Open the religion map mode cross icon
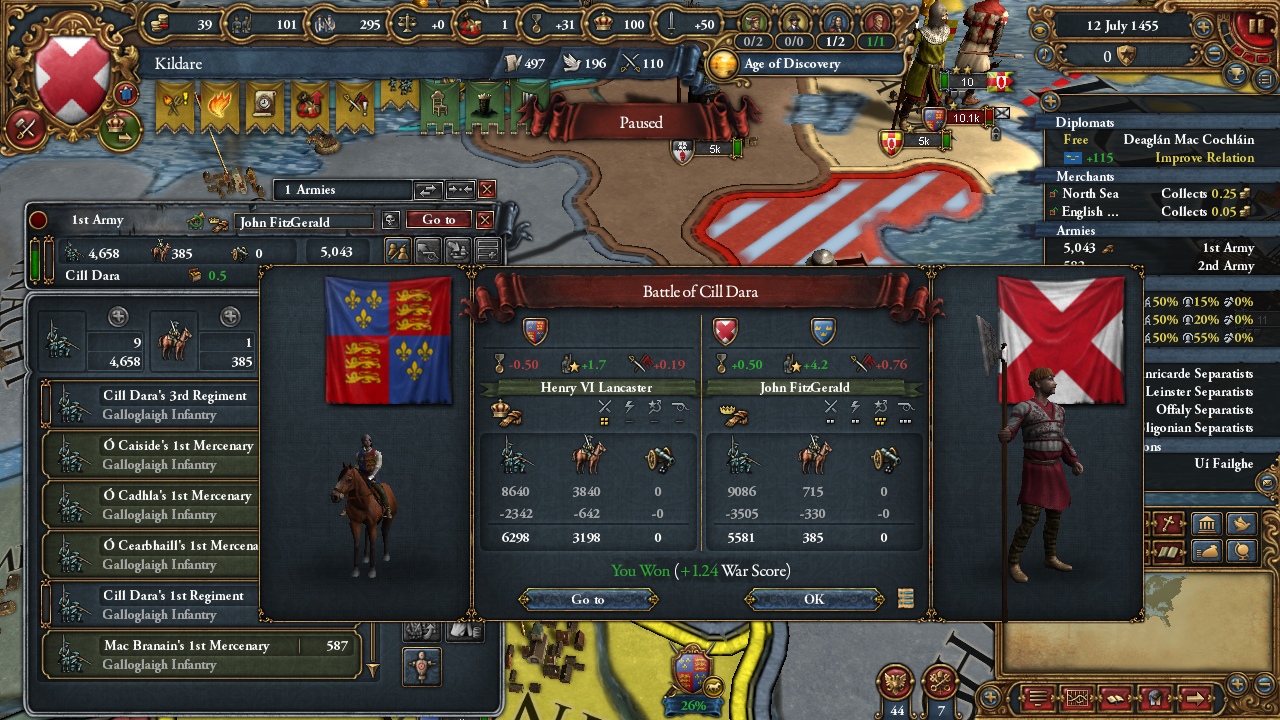The height and width of the screenshot is (720, 1280). point(1169,523)
